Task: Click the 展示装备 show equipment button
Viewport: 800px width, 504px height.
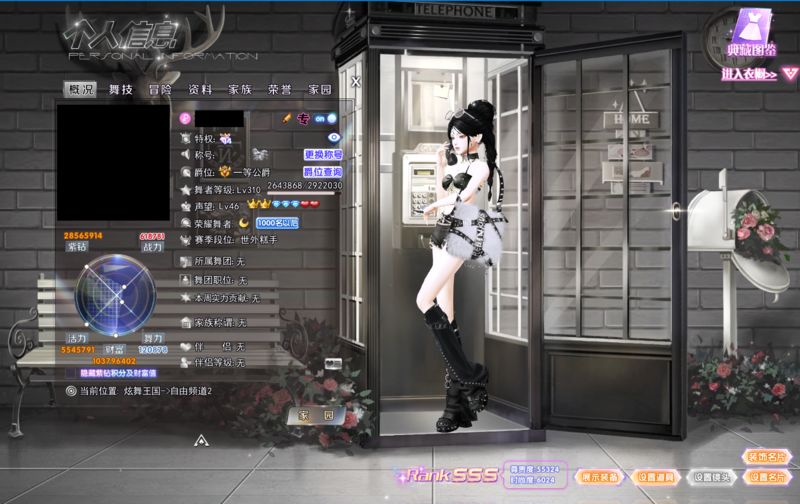Action: coord(600,477)
